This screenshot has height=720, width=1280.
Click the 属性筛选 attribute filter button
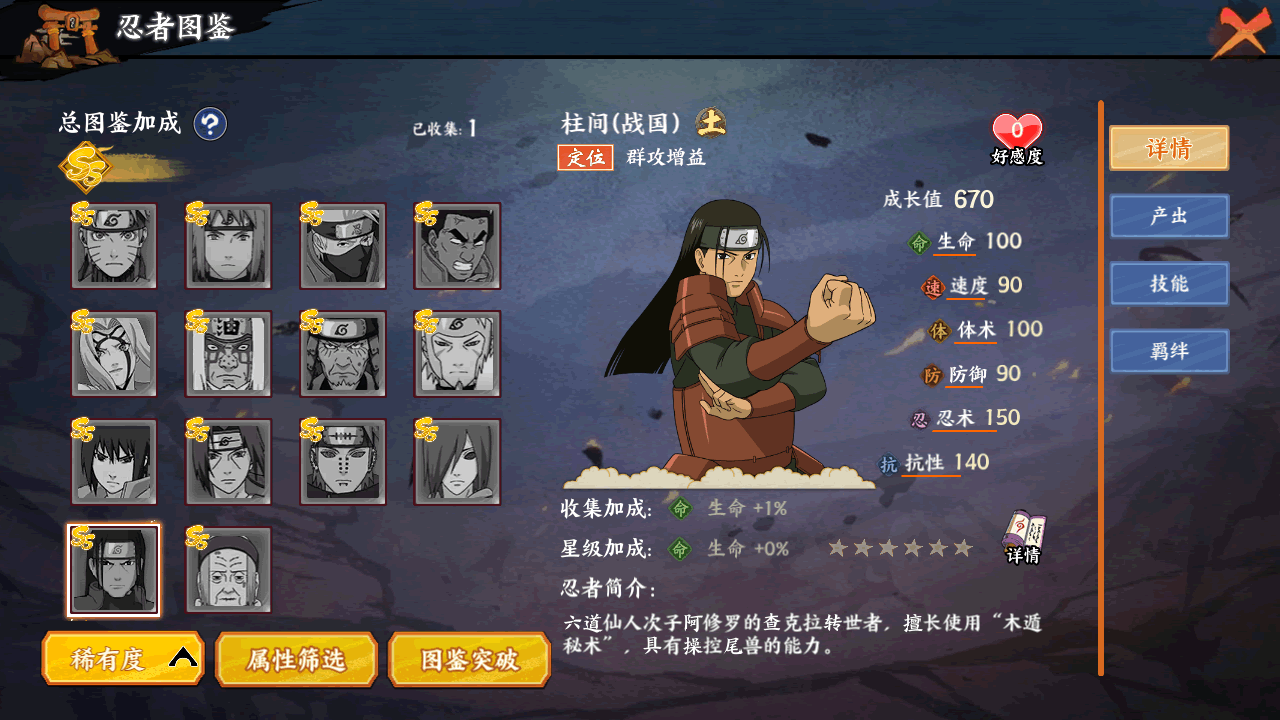(x=296, y=658)
